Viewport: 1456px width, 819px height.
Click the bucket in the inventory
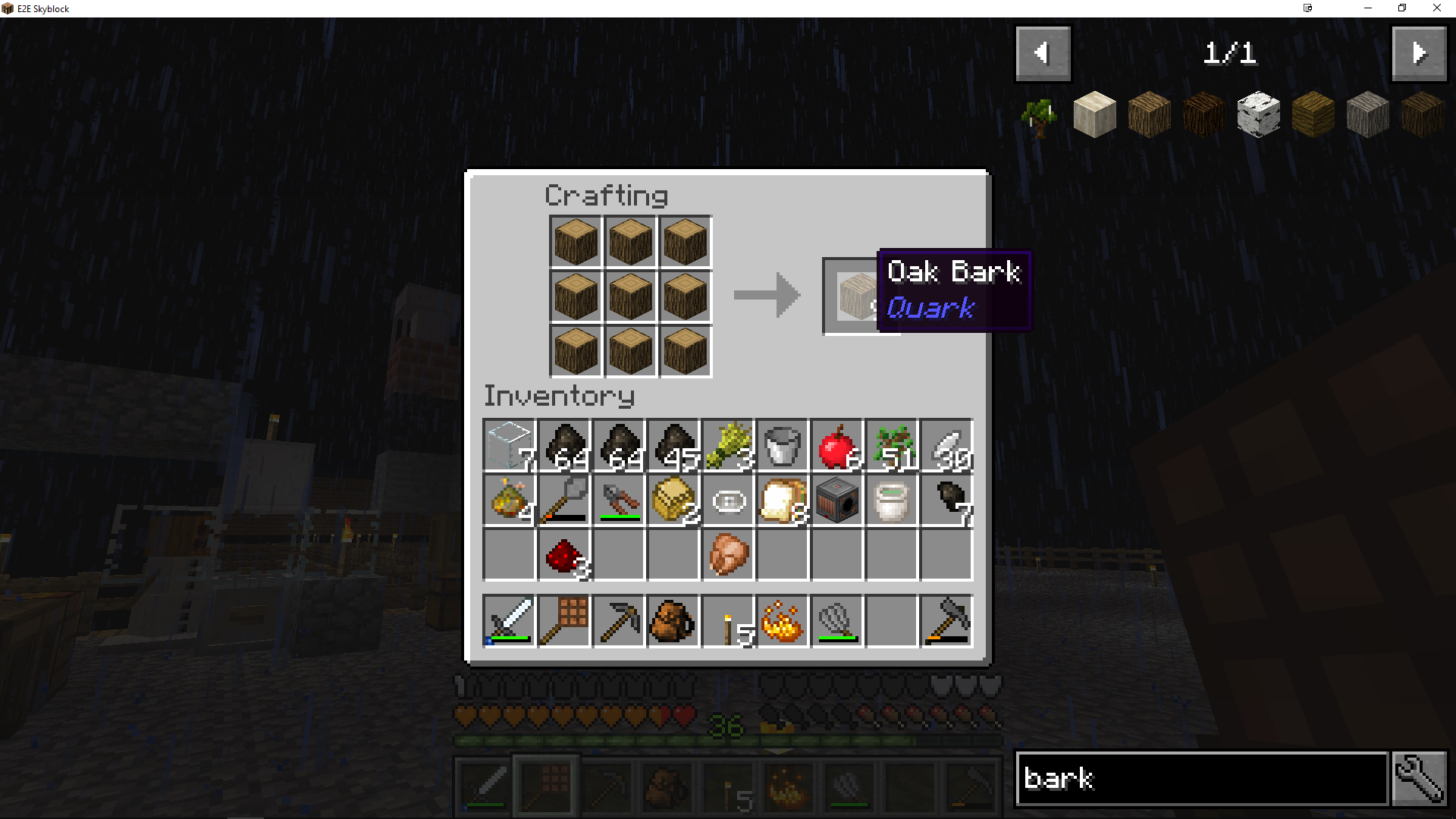coord(782,446)
